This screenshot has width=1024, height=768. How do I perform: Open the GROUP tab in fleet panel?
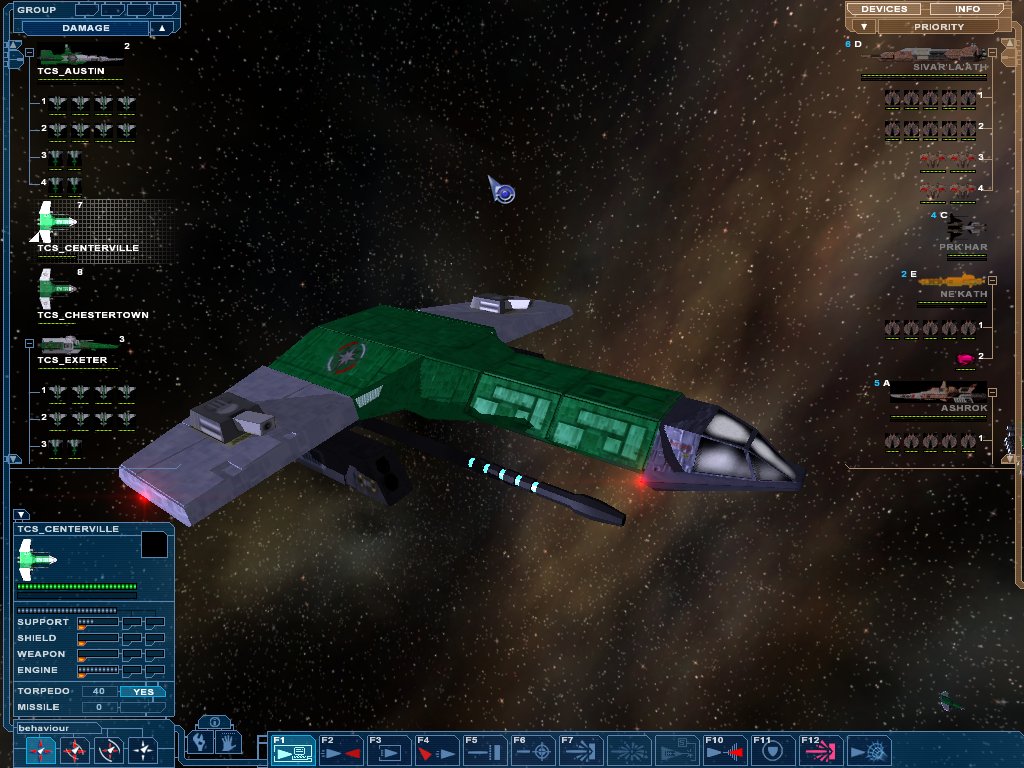coord(36,9)
